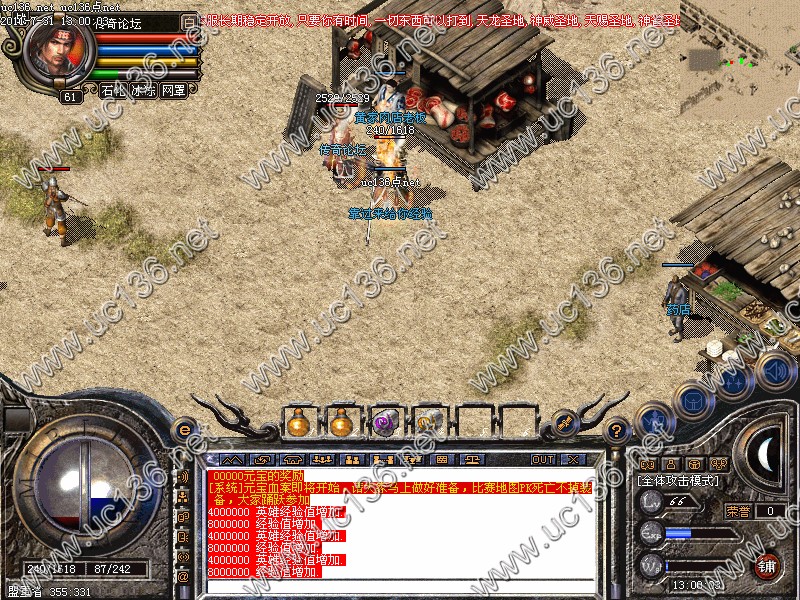Screen dimensions: 800x600
Task: Select the 网罩 skill button
Action: (173, 90)
